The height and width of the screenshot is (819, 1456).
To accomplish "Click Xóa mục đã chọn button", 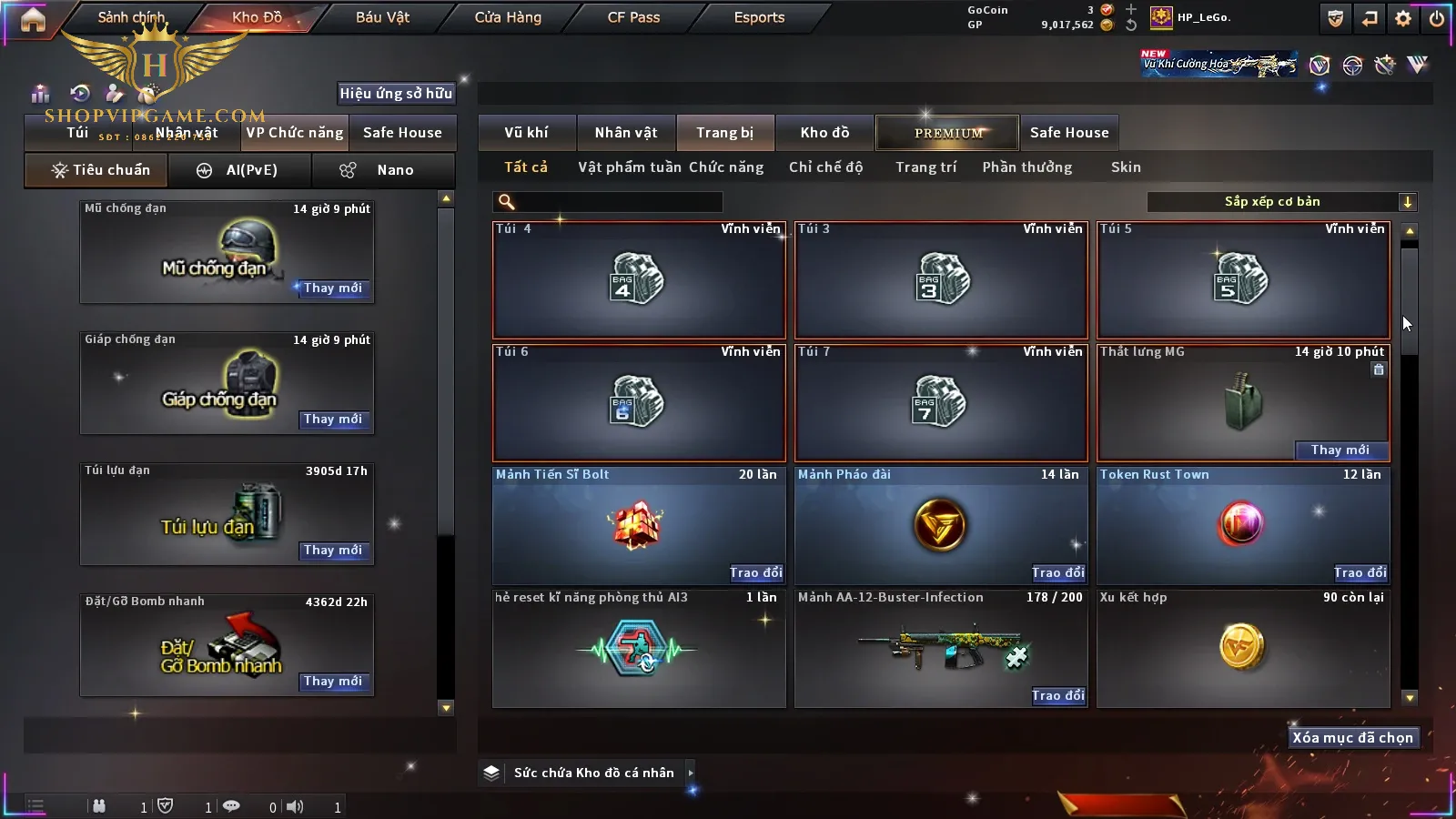I will pyautogui.click(x=1352, y=738).
